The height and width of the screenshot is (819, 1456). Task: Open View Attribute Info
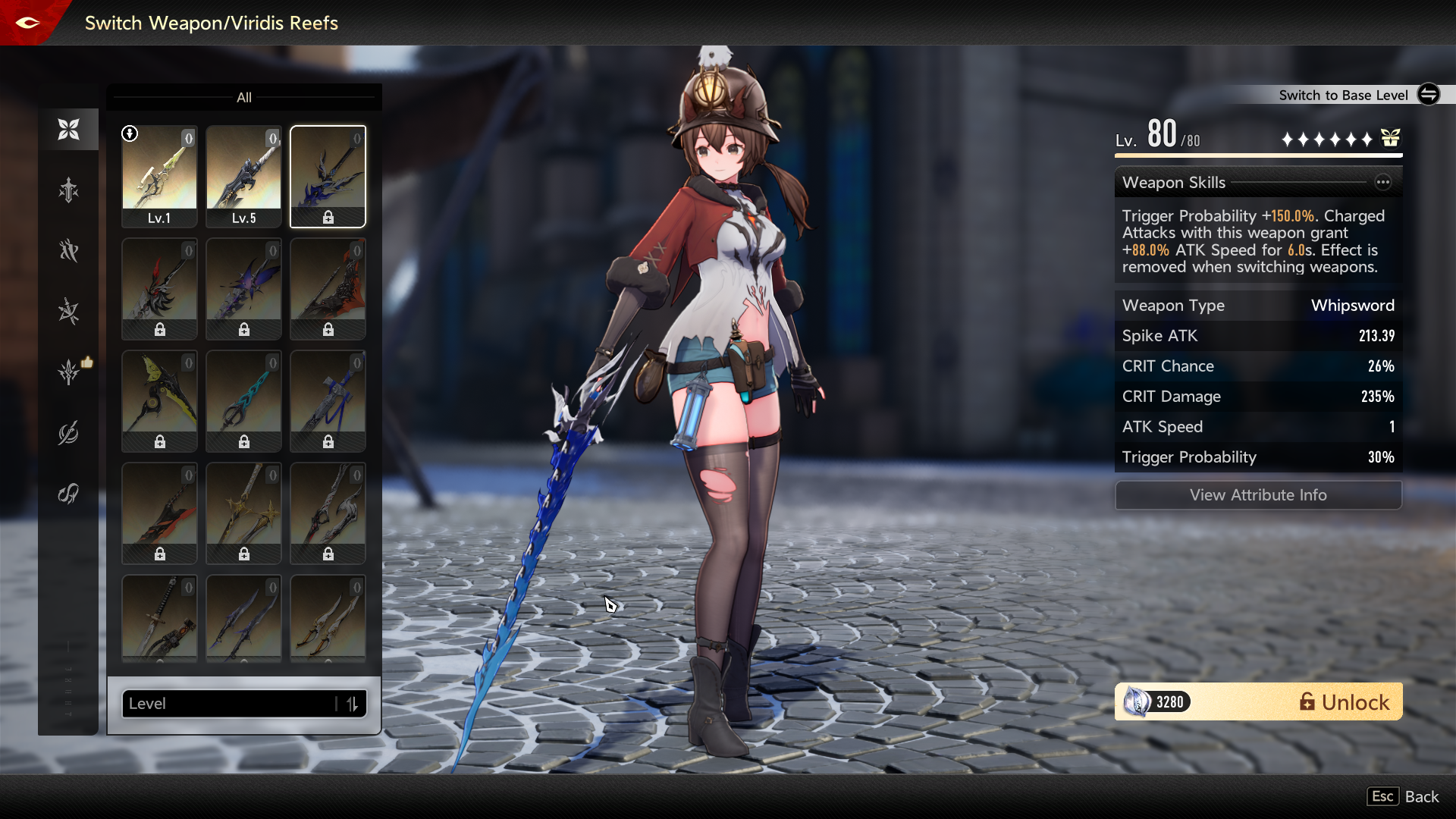pos(1257,495)
